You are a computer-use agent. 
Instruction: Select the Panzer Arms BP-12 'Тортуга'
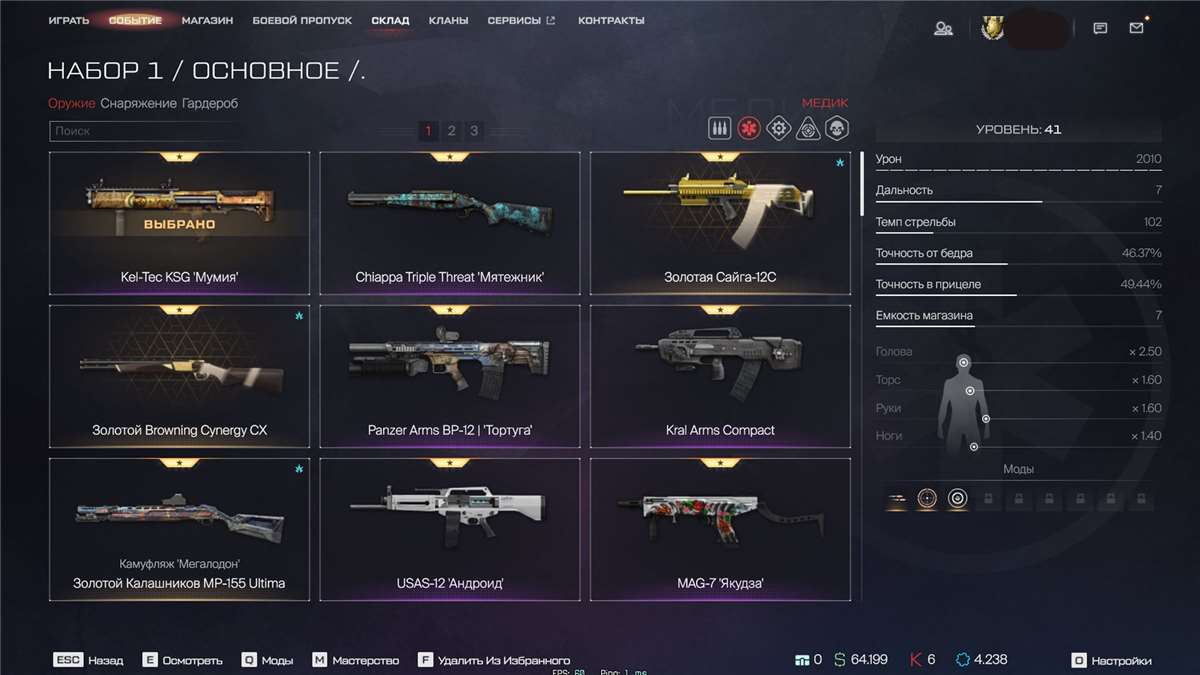[449, 377]
